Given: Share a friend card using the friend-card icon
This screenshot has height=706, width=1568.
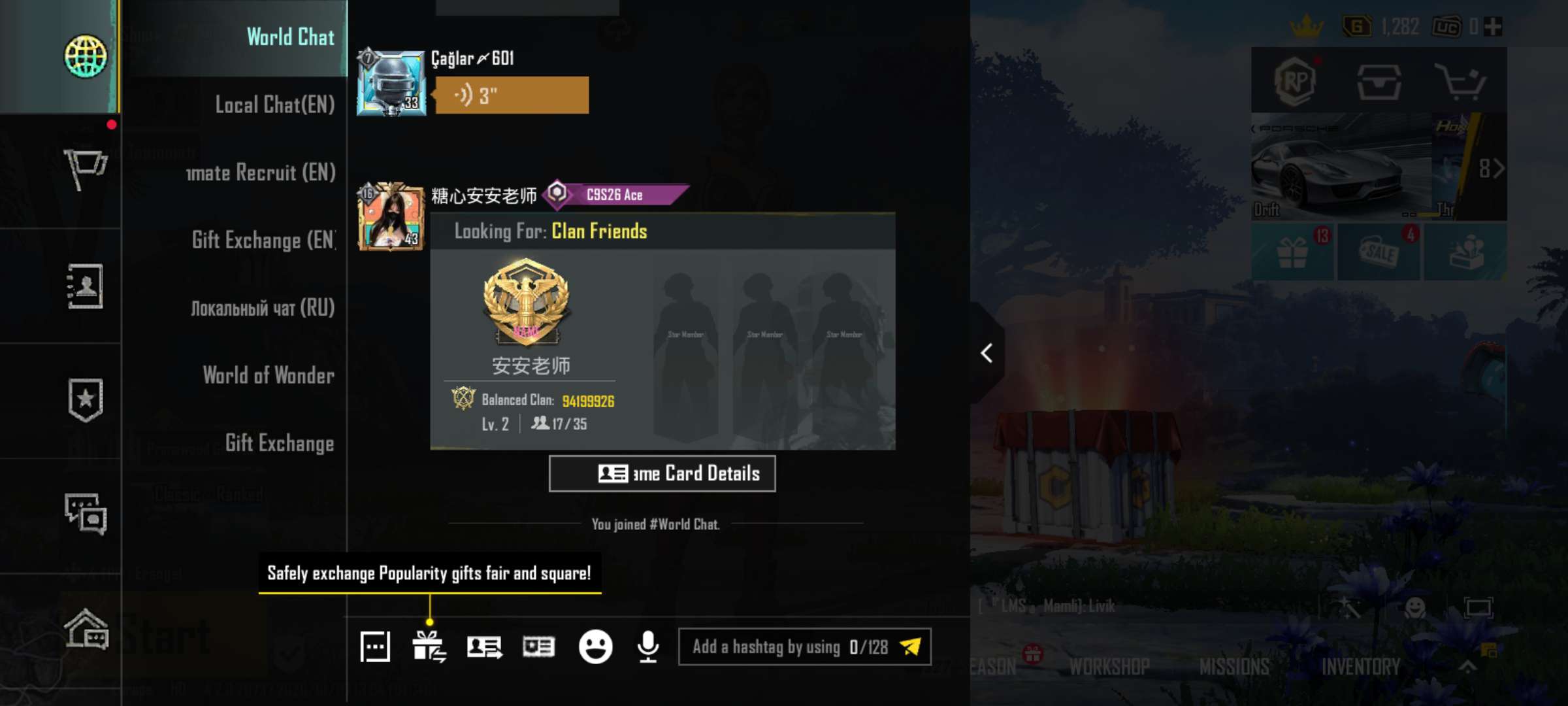Looking at the screenshot, I should 485,646.
